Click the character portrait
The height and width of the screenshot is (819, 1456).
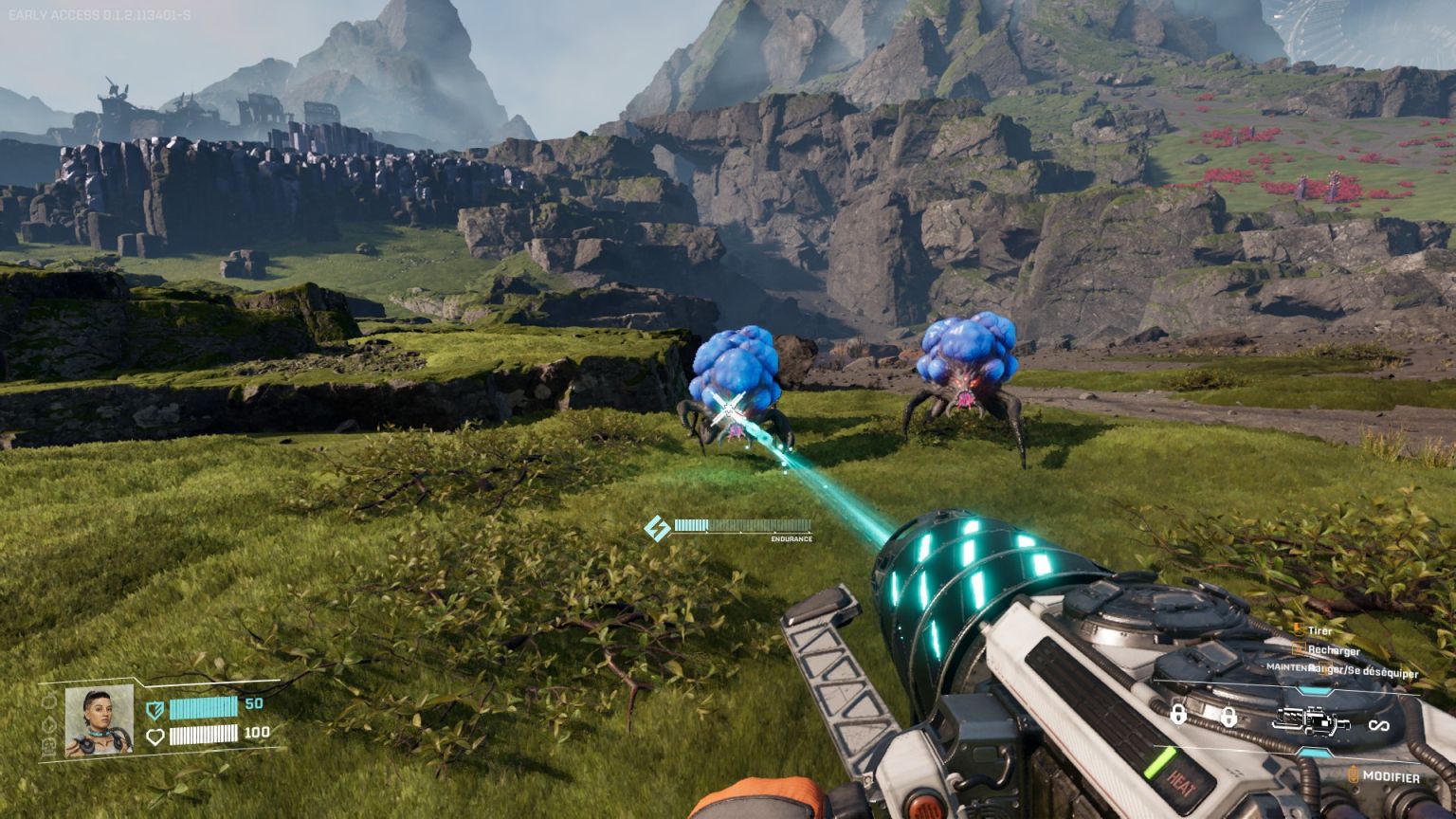point(99,720)
